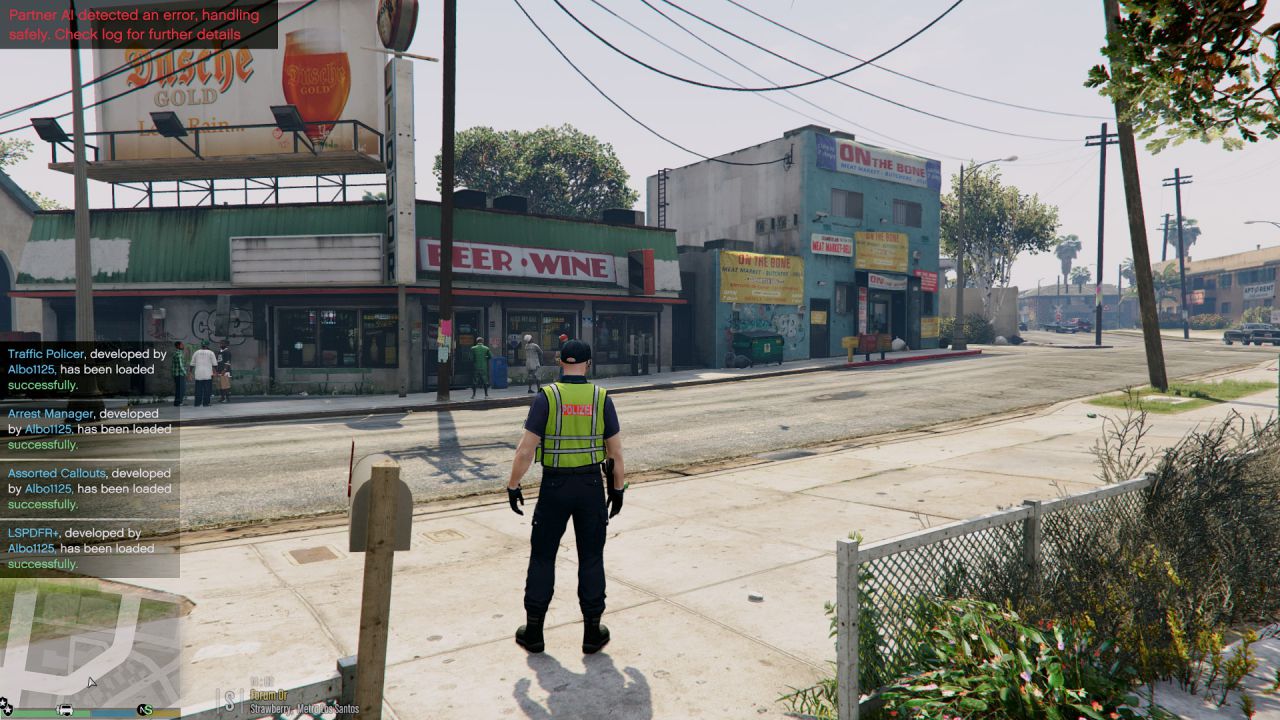Click the Forum Dr street name label

point(270,697)
